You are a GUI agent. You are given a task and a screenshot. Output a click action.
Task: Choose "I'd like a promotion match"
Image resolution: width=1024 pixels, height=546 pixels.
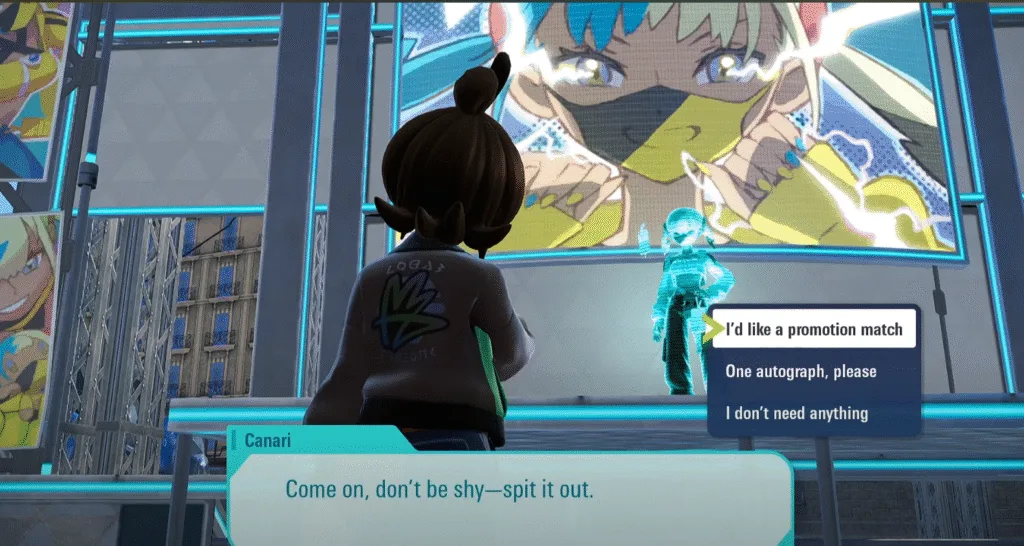coord(814,330)
